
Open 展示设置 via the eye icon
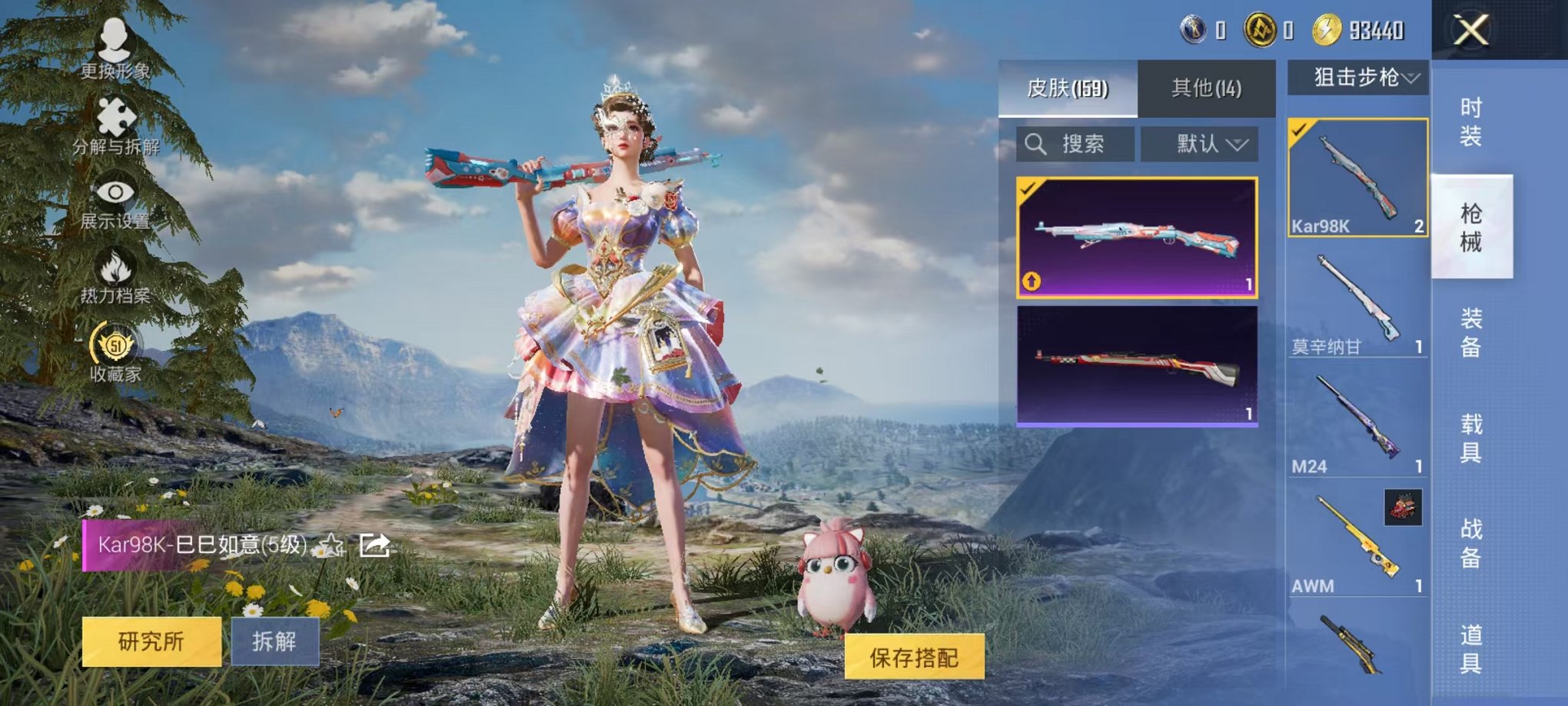coord(114,191)
